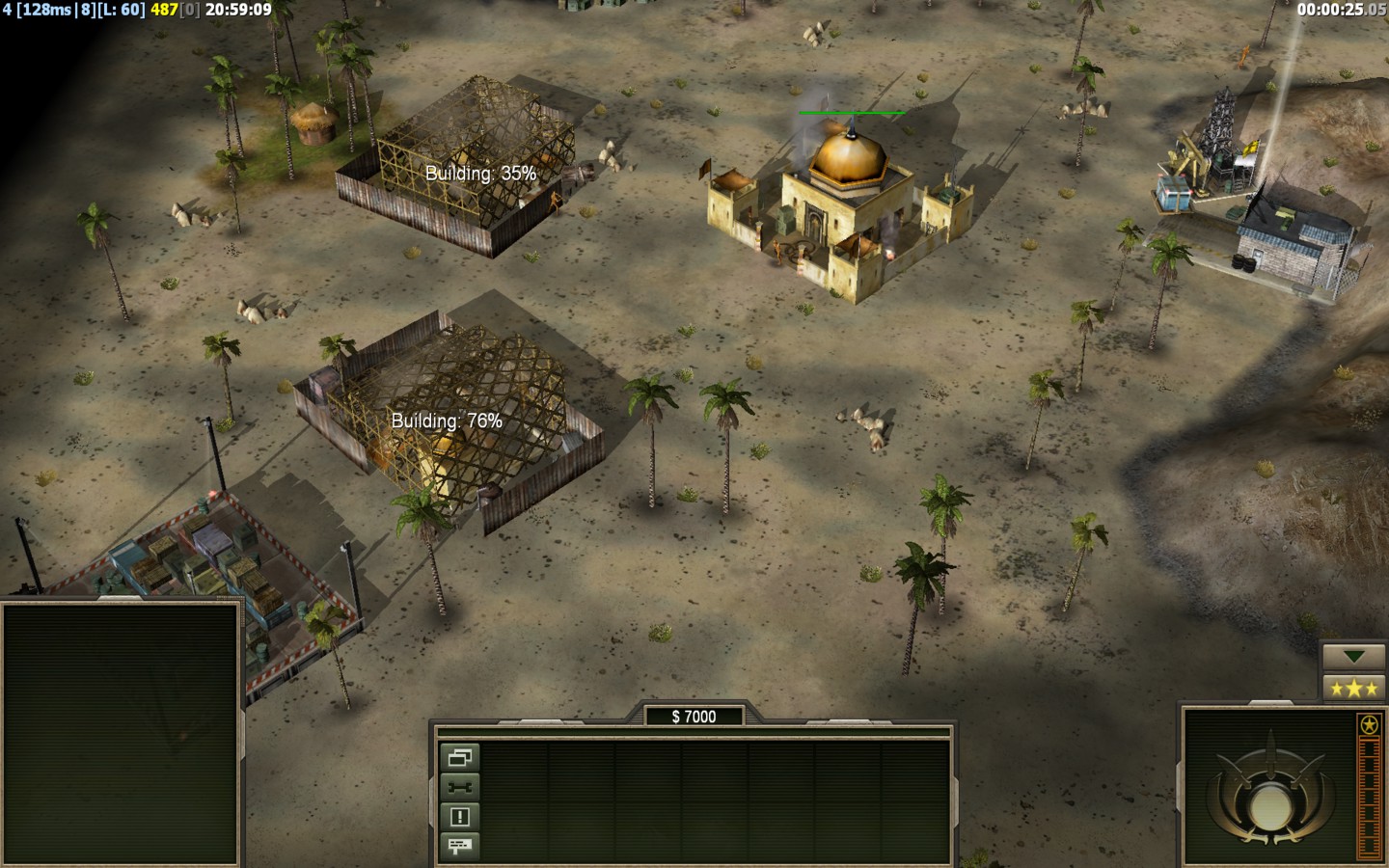Image resolution: width=1389 pixels, height=868 pixels.
Task: Click the overlapping windows options button
Action: pos(459,758)
